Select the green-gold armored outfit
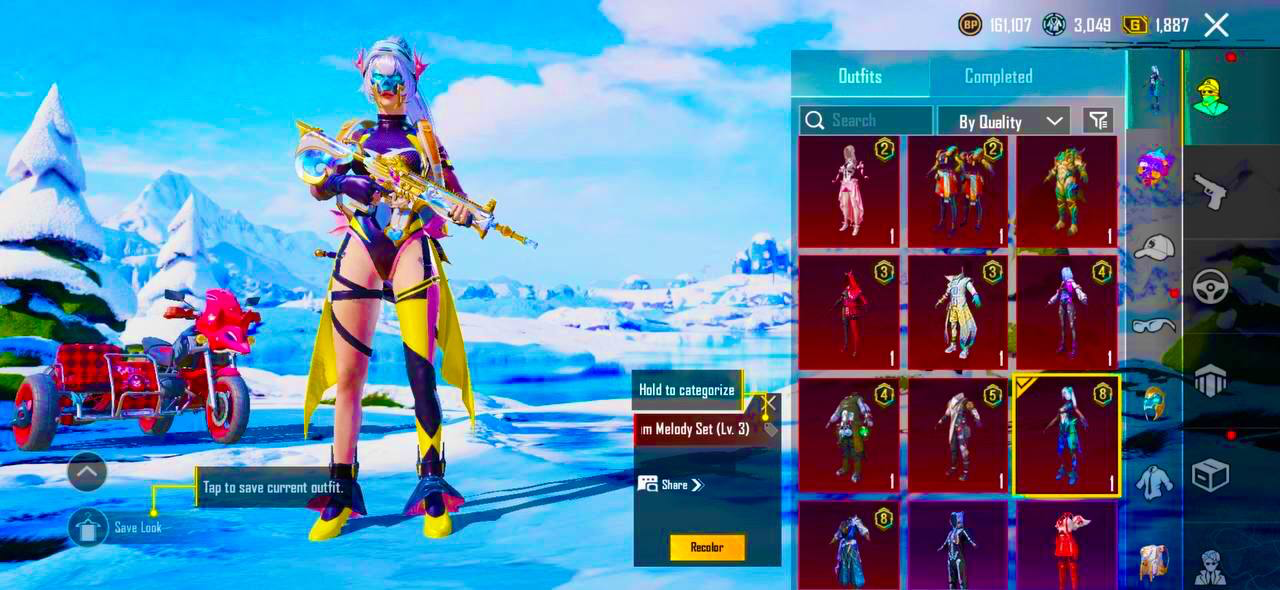1280x590 pixels. [1066, 190]
